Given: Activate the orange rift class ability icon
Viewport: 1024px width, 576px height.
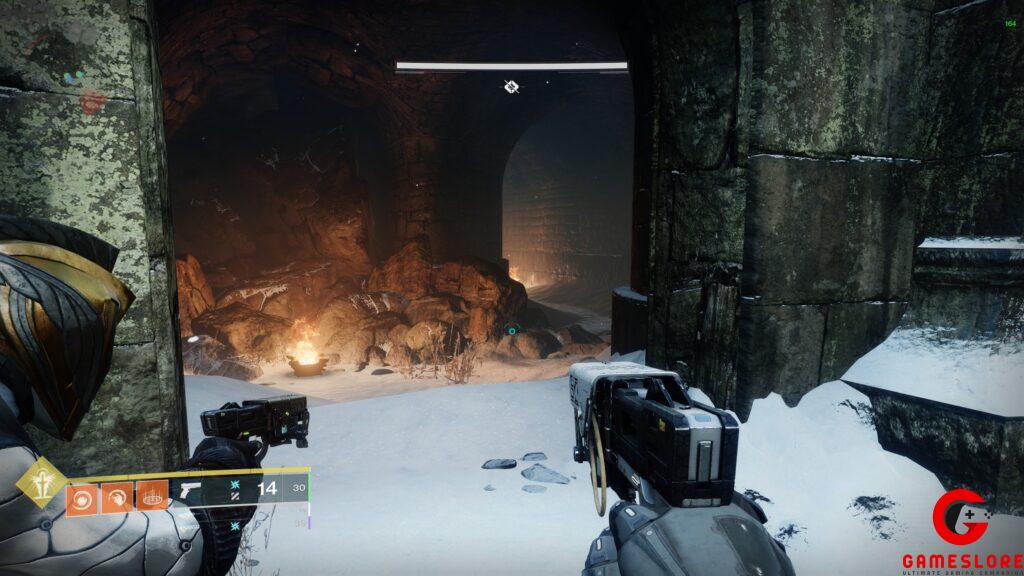Looking at the screenshot, I should tap(152, 496).
